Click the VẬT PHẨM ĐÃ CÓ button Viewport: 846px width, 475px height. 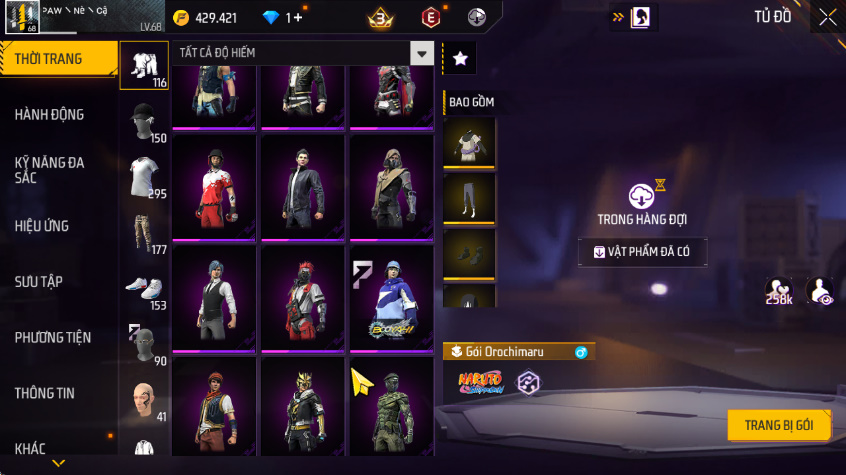642,252
